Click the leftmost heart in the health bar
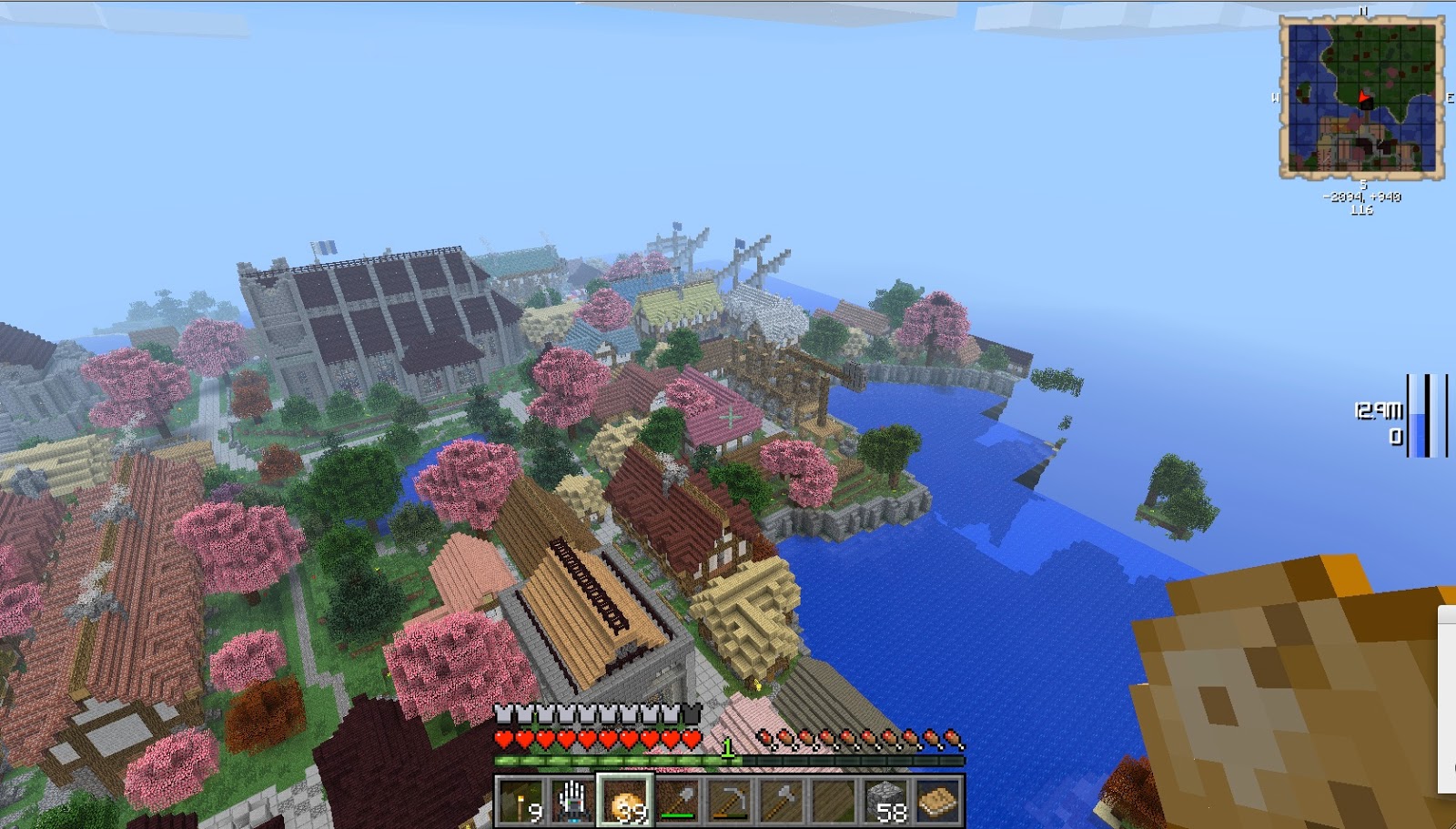1456x829 pixels. [x=502, y=738]
